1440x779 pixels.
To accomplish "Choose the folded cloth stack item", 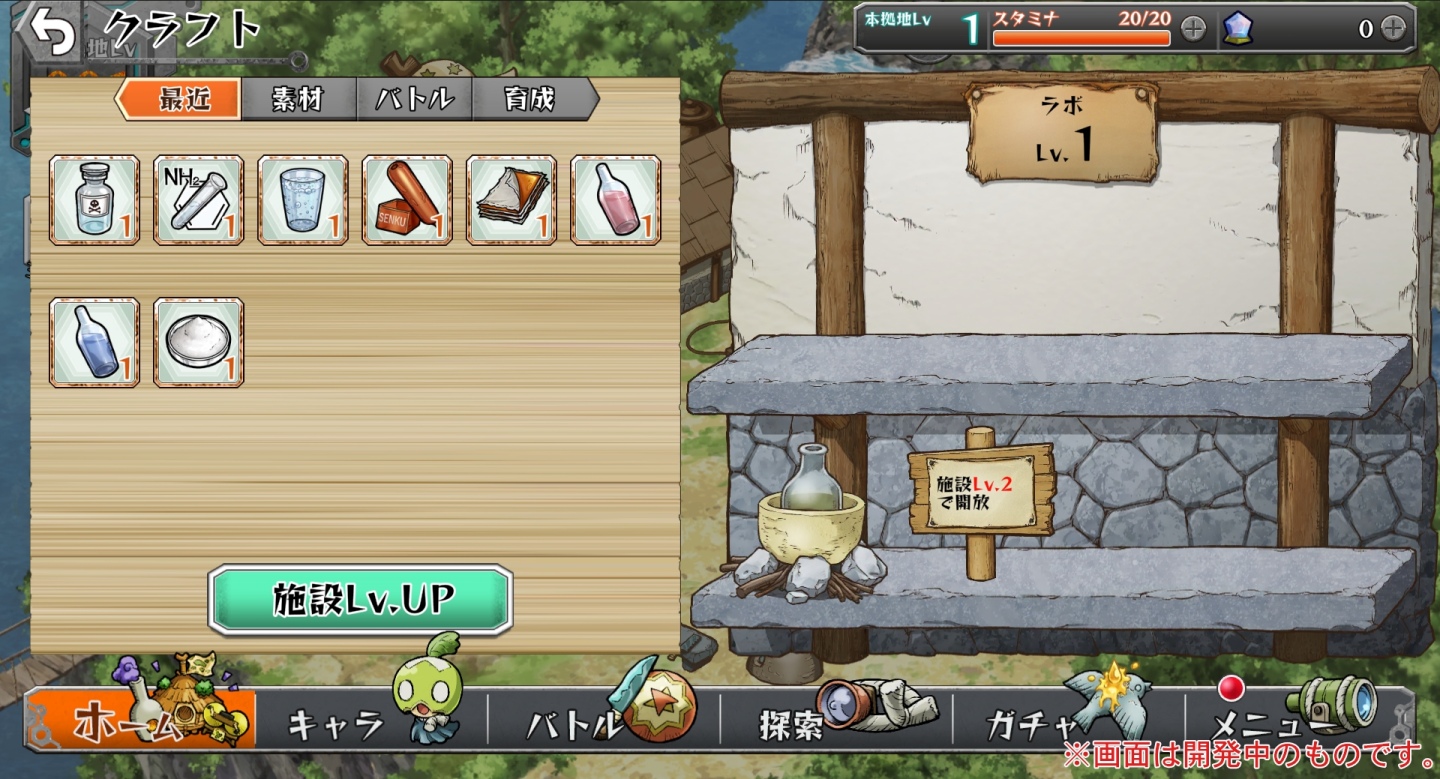I will tap(511, 200).
